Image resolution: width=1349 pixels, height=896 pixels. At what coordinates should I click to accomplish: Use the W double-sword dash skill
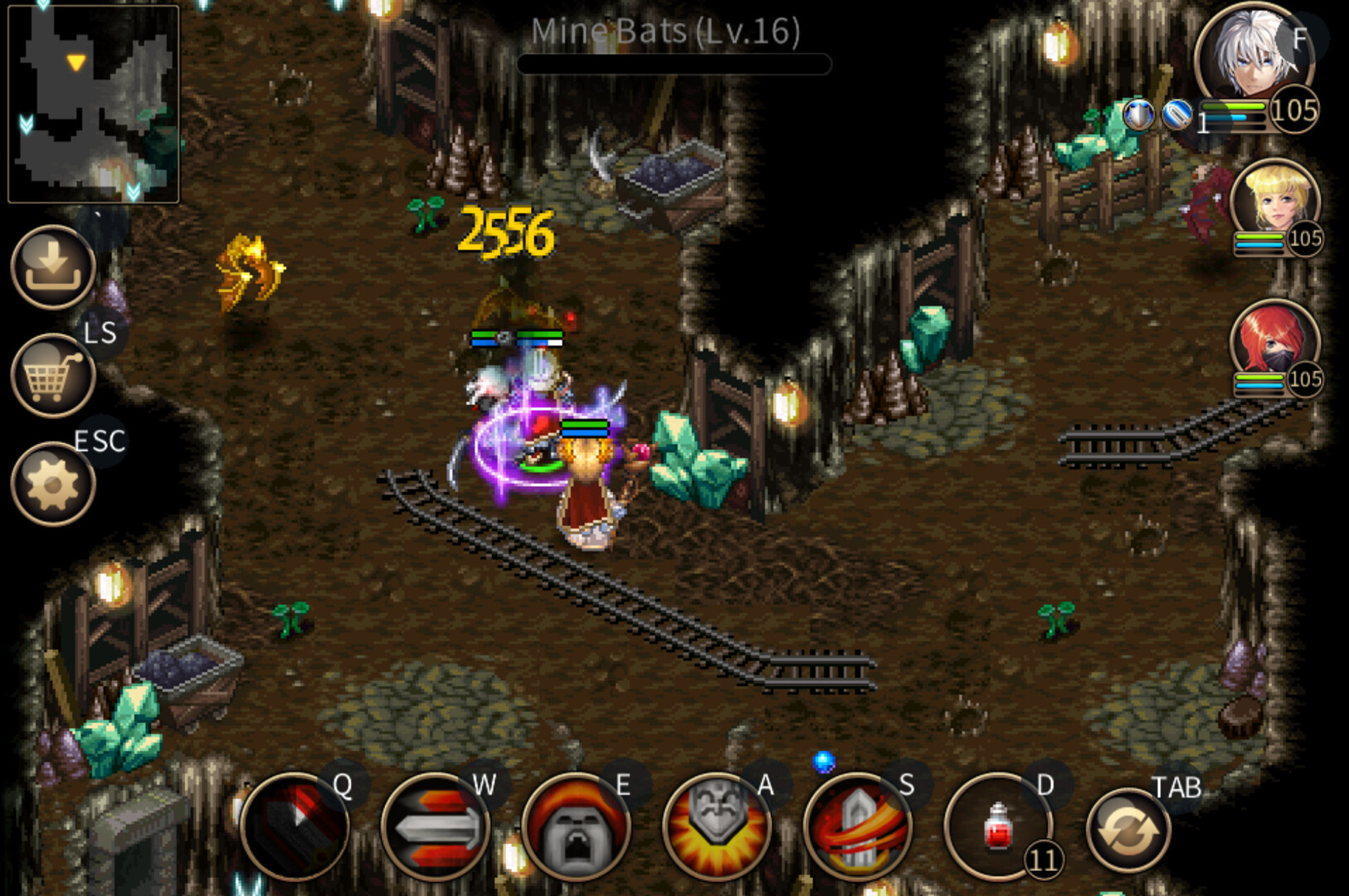(436, 830)
